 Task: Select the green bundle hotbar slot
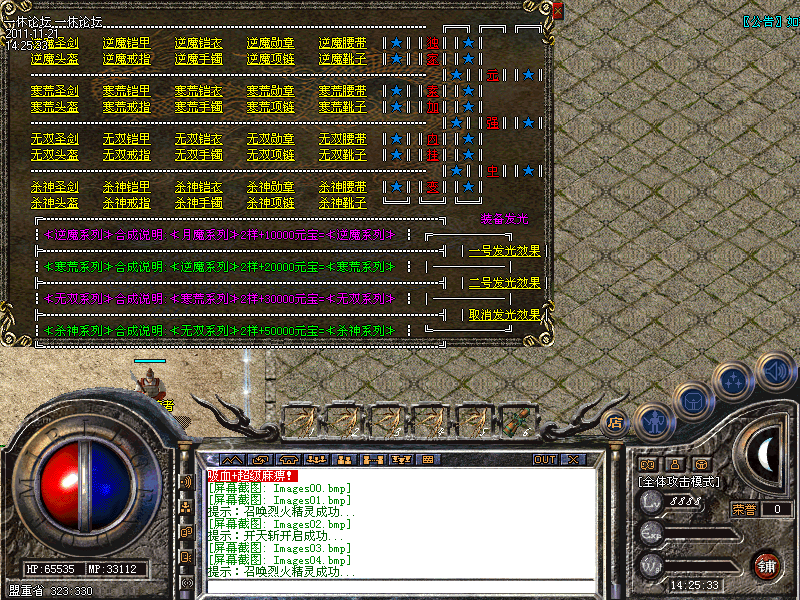coord(517,421)
